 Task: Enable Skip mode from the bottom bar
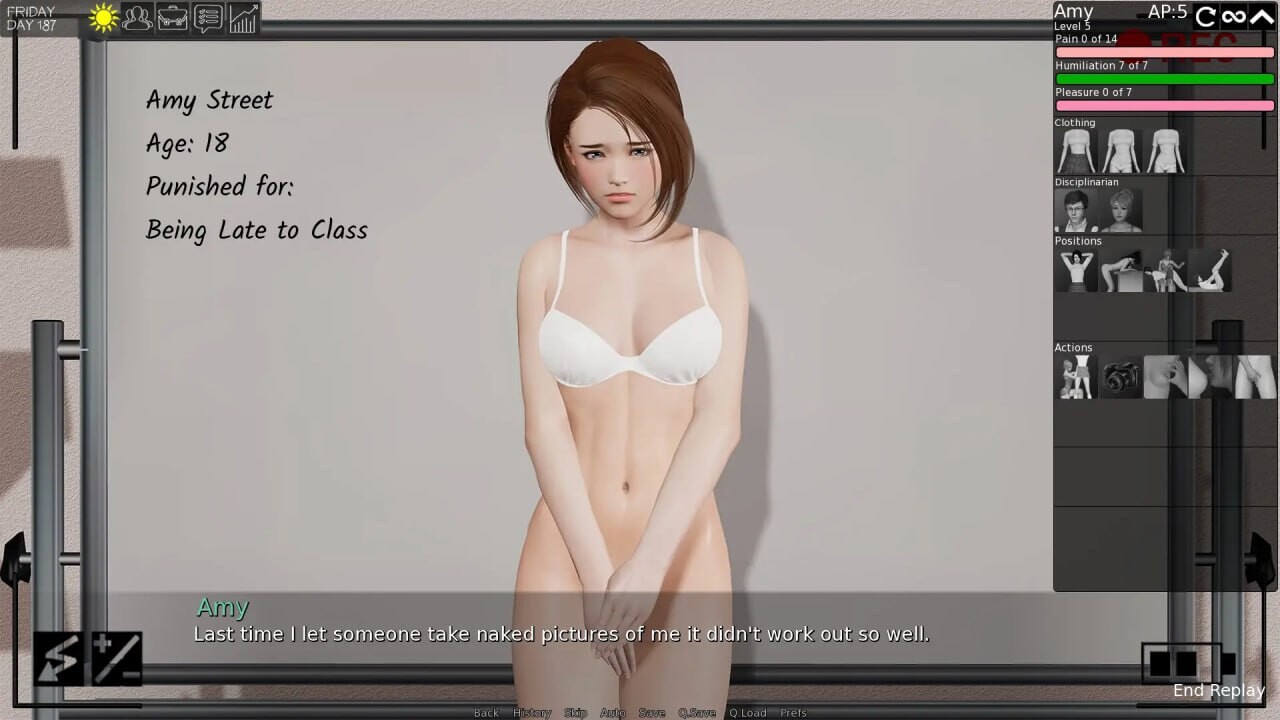[x=575, y=712]
